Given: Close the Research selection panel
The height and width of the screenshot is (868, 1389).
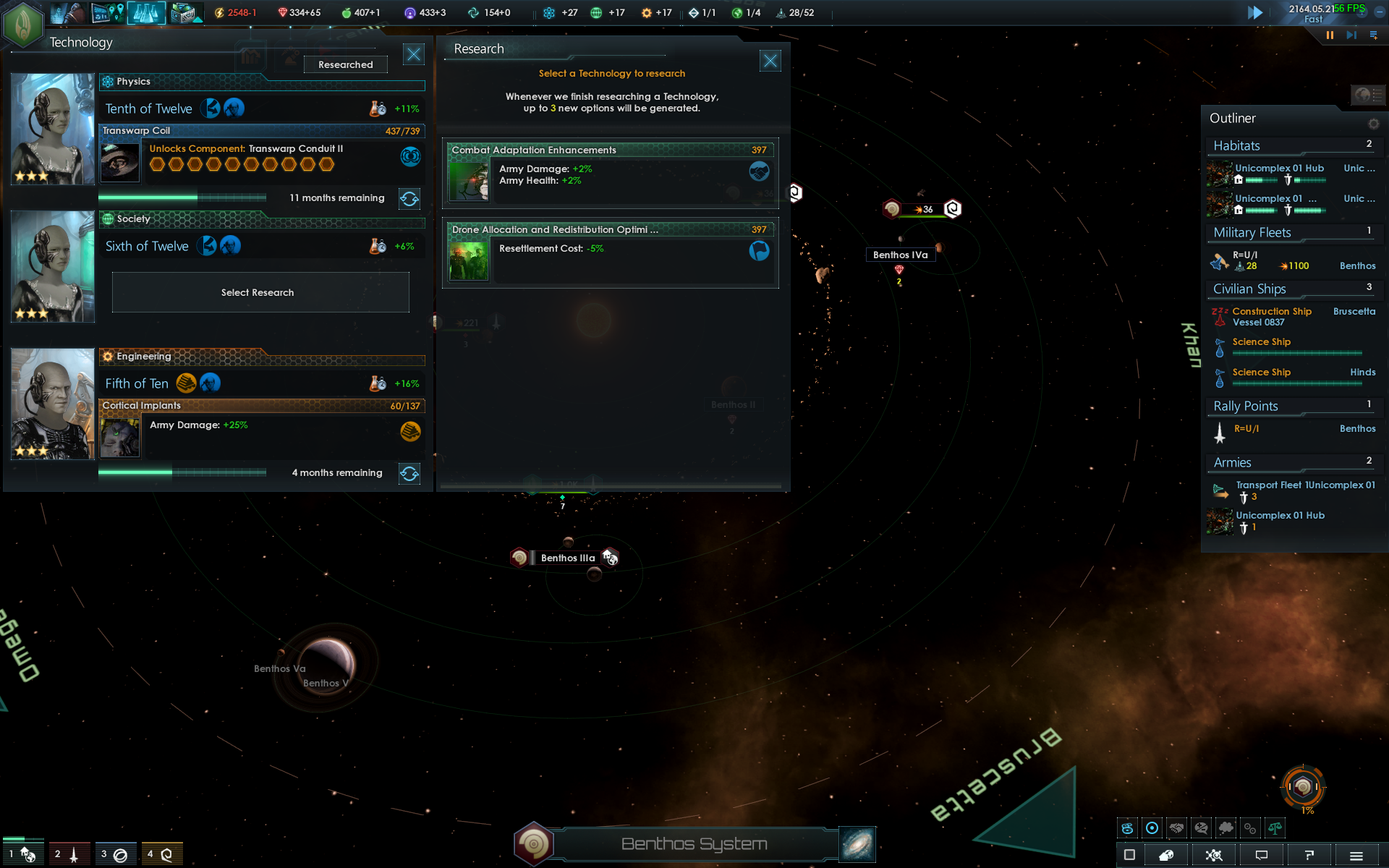Looking at the screenshot, I should click(x=770, y=61).
